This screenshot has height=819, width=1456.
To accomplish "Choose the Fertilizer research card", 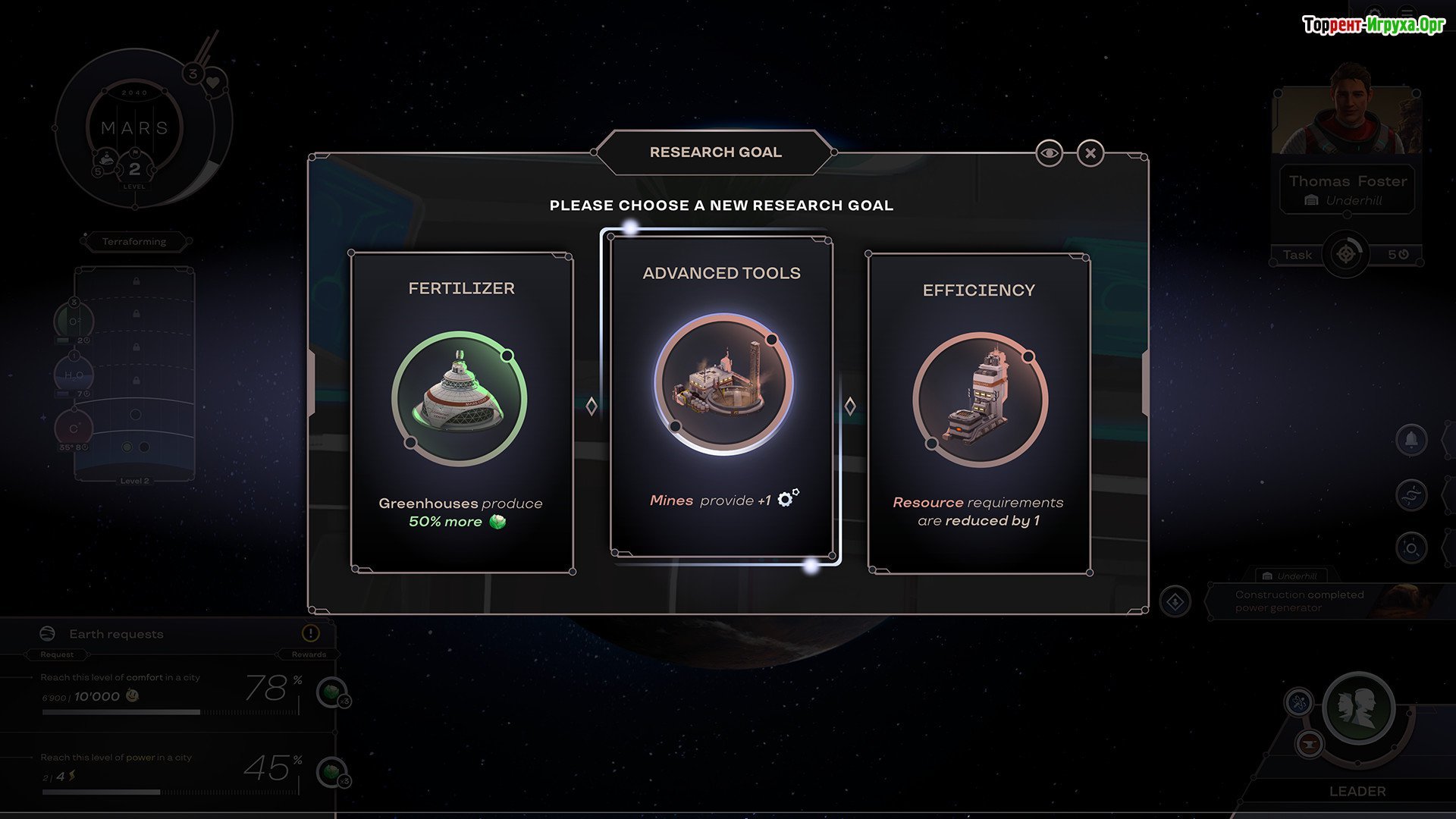I will [x=461, y=412].
